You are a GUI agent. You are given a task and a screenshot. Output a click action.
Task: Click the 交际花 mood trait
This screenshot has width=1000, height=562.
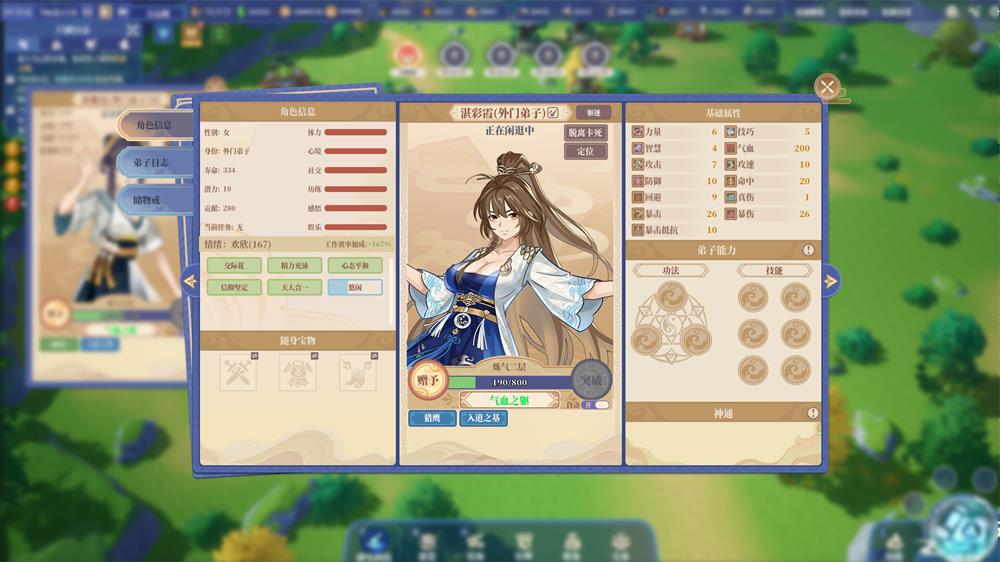tap(234, 266)
